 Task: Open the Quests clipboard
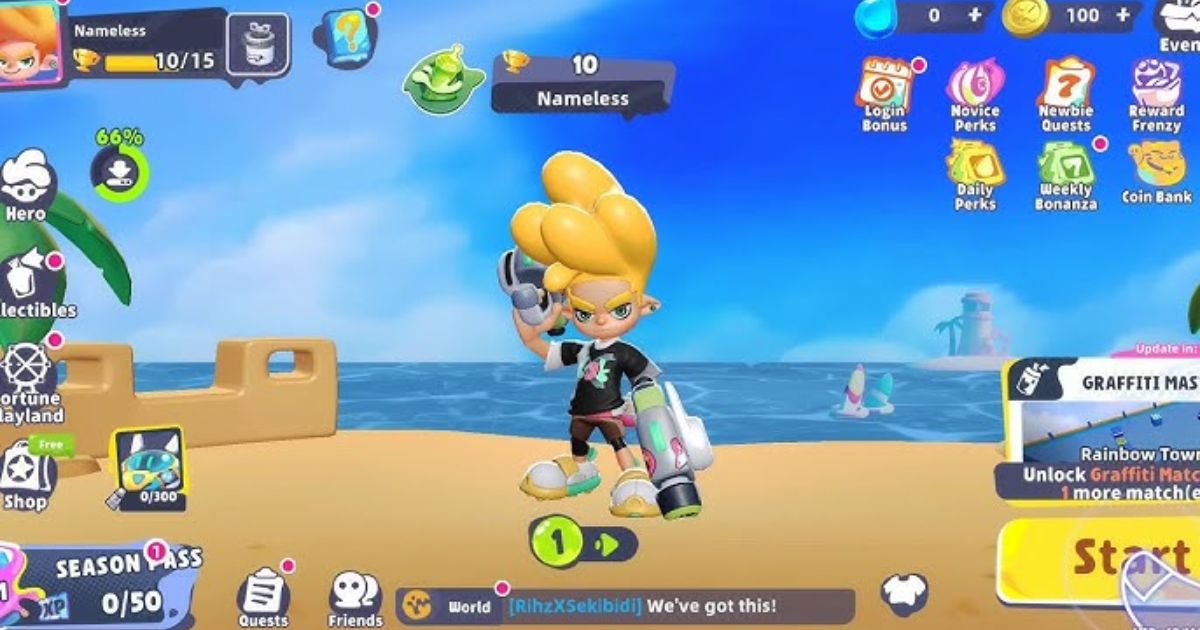(x=263, y=596)
